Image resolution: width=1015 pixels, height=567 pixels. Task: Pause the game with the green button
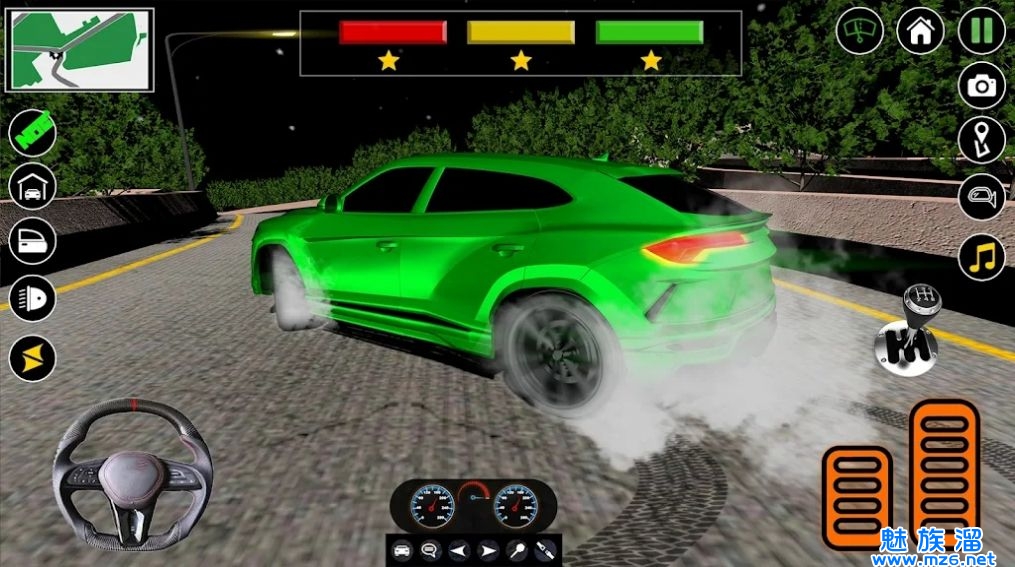click(x=981, y=31)
